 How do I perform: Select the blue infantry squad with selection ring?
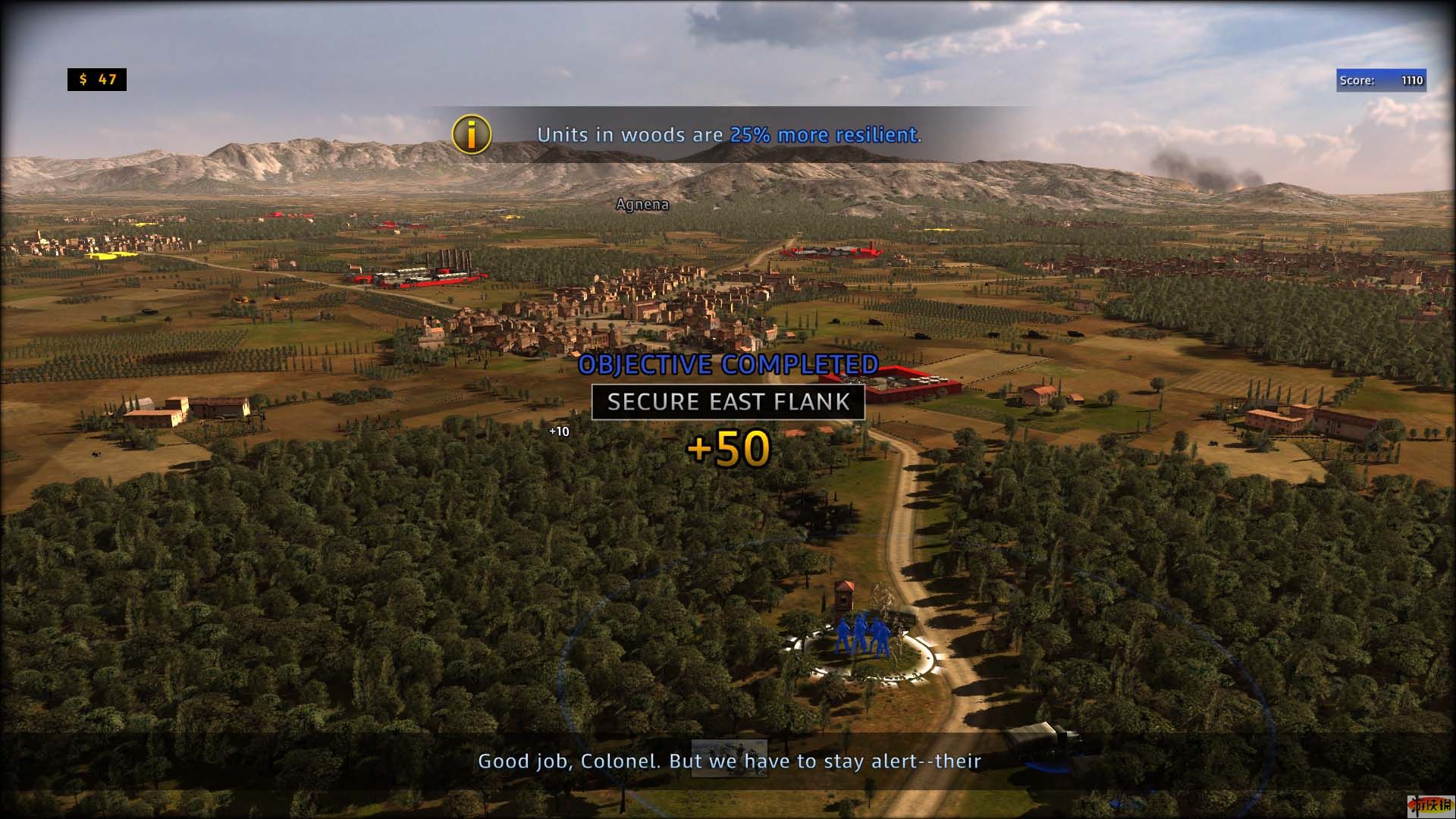point(861,637)
